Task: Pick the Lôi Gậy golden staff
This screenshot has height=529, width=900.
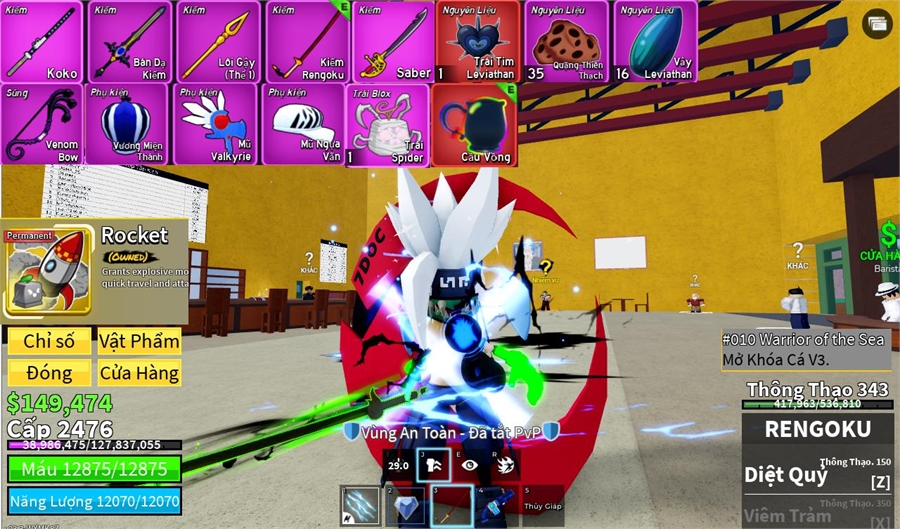Action: coord(218,42)
